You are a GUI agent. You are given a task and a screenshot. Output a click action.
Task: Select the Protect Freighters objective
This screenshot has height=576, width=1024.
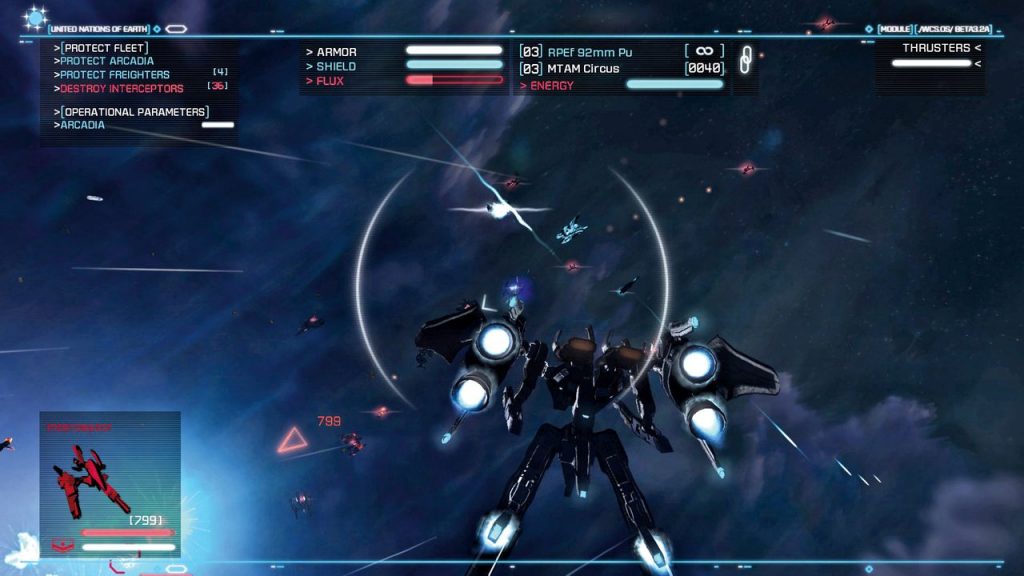pos(114,75)
